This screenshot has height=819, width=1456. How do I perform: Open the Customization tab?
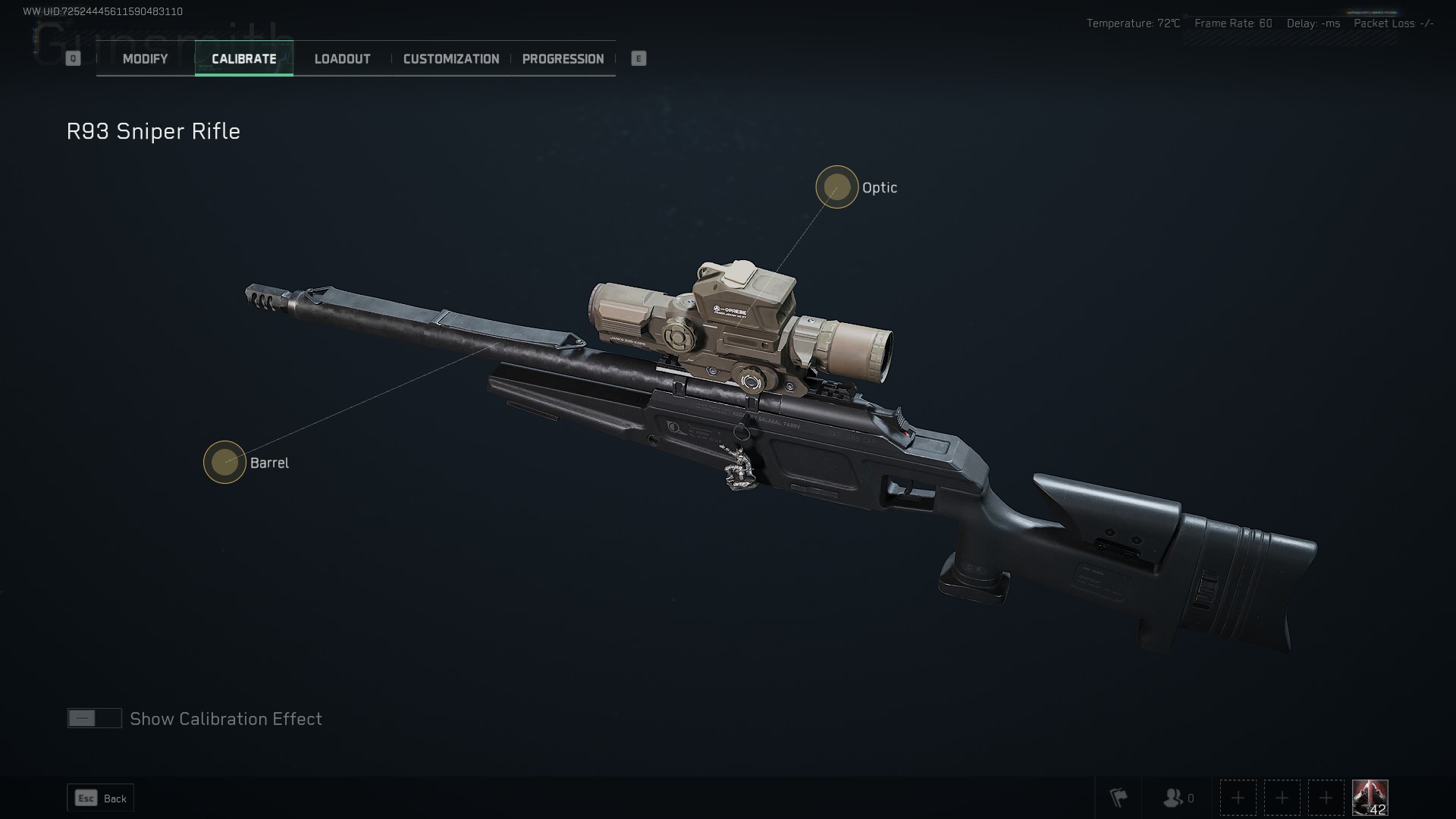point(451,58)
